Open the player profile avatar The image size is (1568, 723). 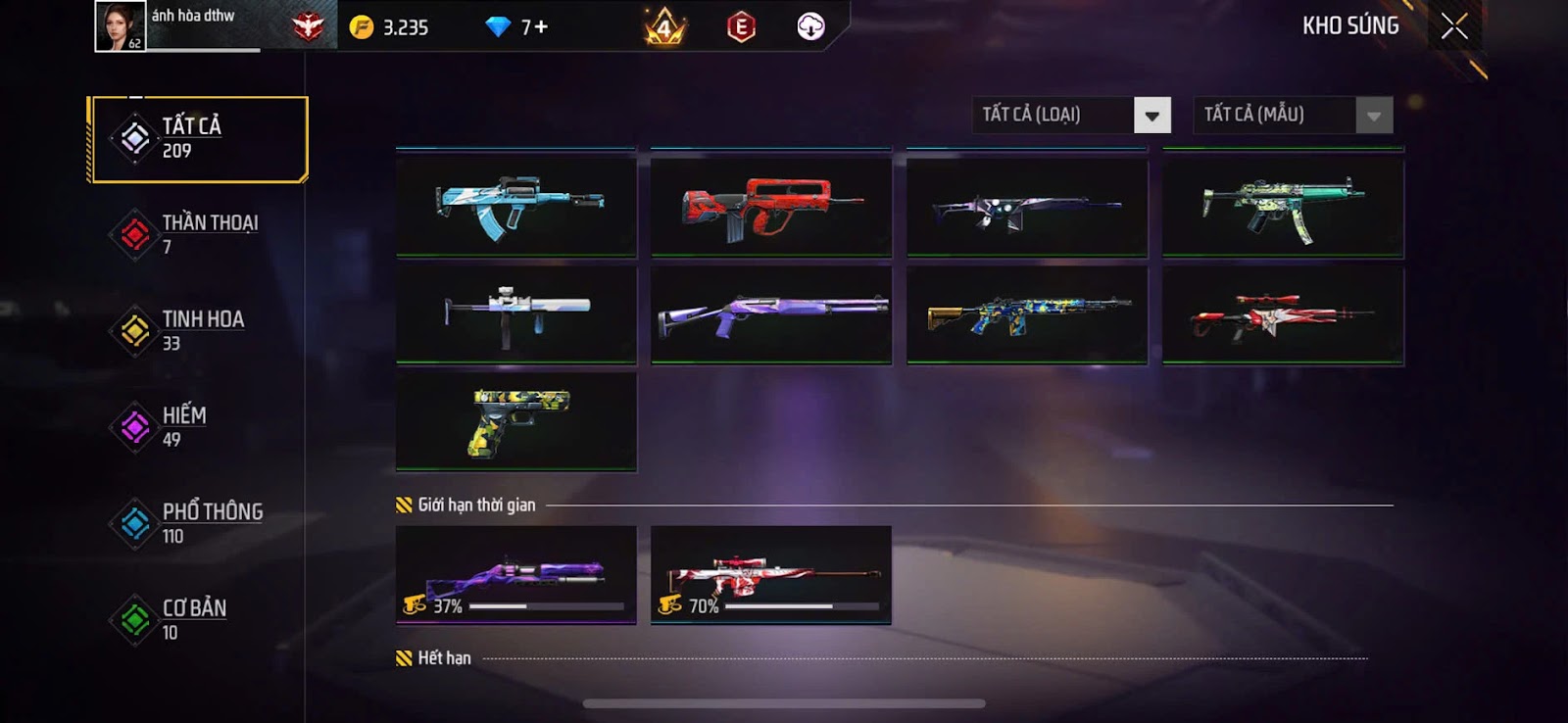(120, 26)
